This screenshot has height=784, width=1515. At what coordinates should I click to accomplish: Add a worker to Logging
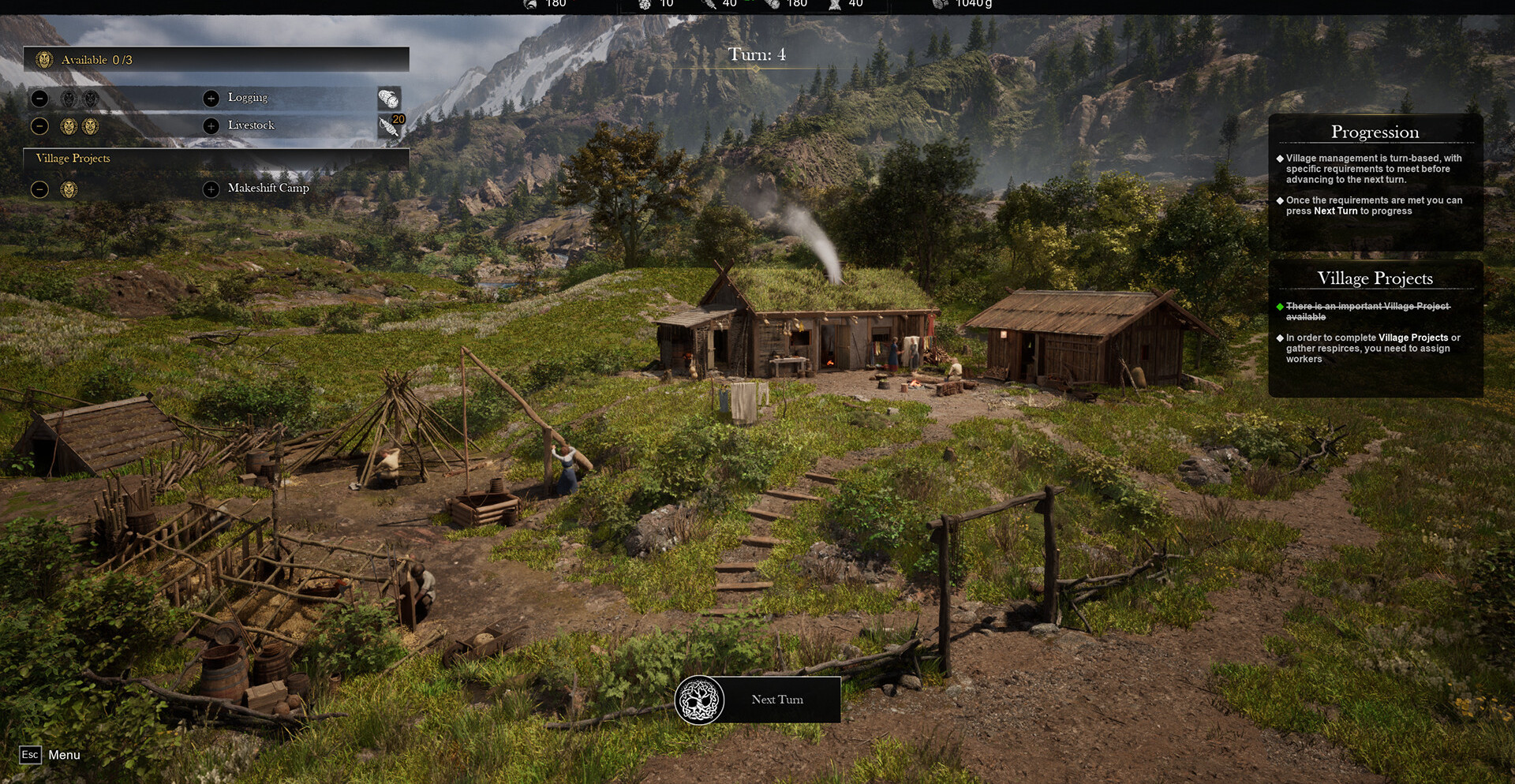[211, 99]
